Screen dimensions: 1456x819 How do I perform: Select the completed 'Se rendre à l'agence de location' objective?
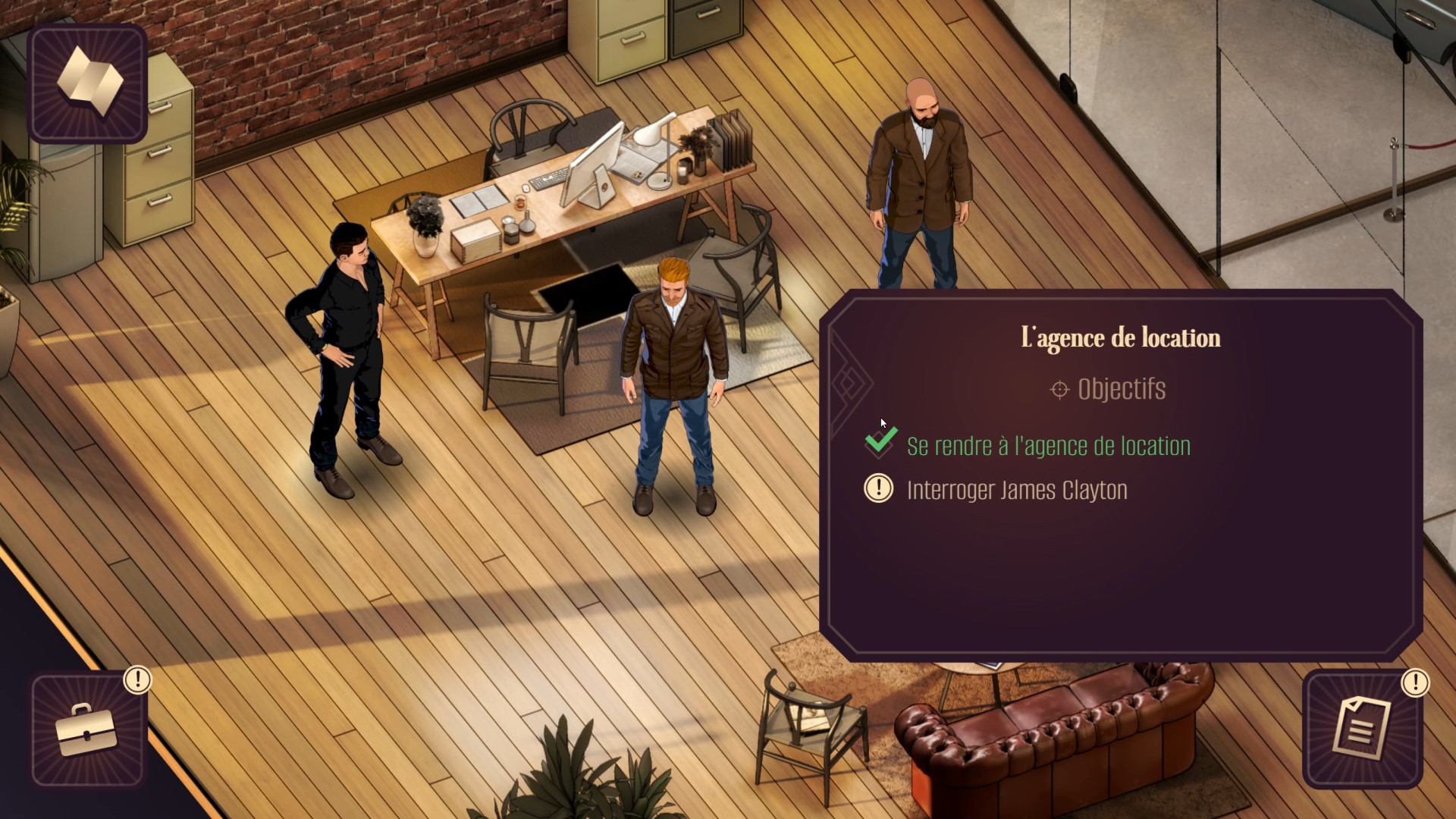pos(1048,446)
